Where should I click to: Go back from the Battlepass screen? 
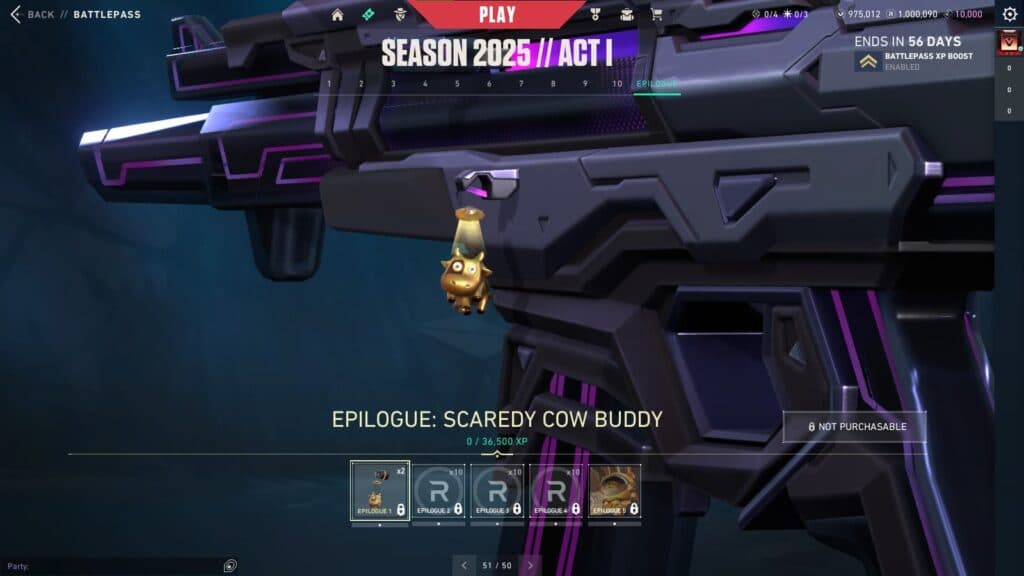pyautogui.click(x=32, y=15)
